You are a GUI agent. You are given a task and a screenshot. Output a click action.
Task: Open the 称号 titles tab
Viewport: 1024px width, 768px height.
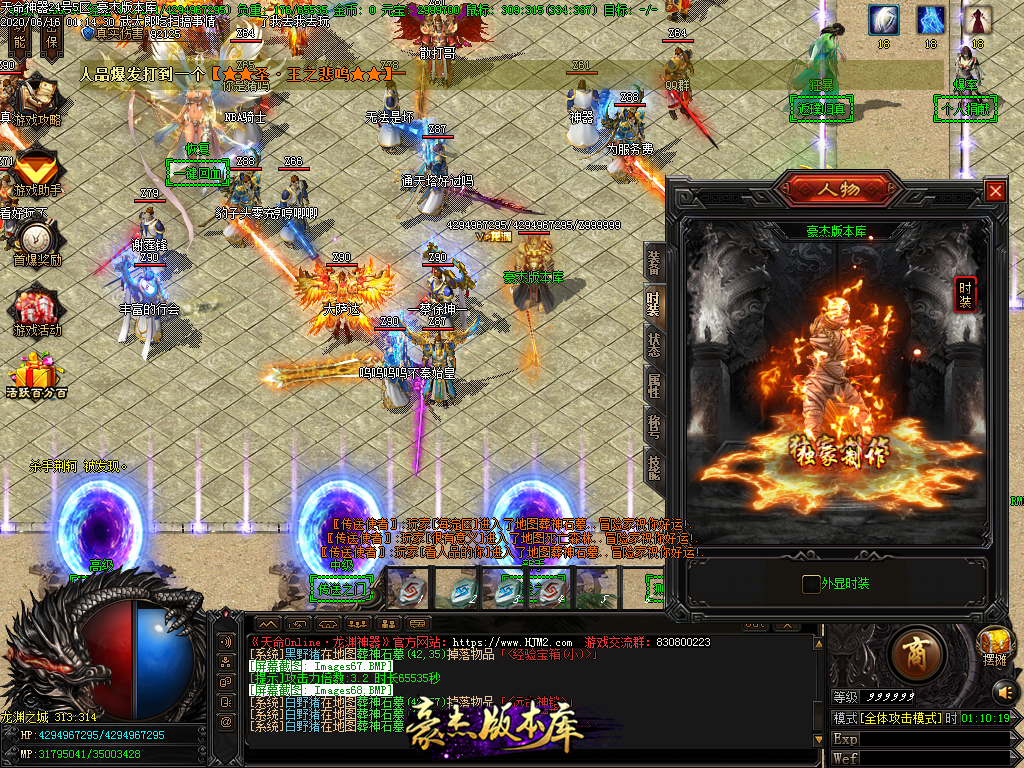654,427
